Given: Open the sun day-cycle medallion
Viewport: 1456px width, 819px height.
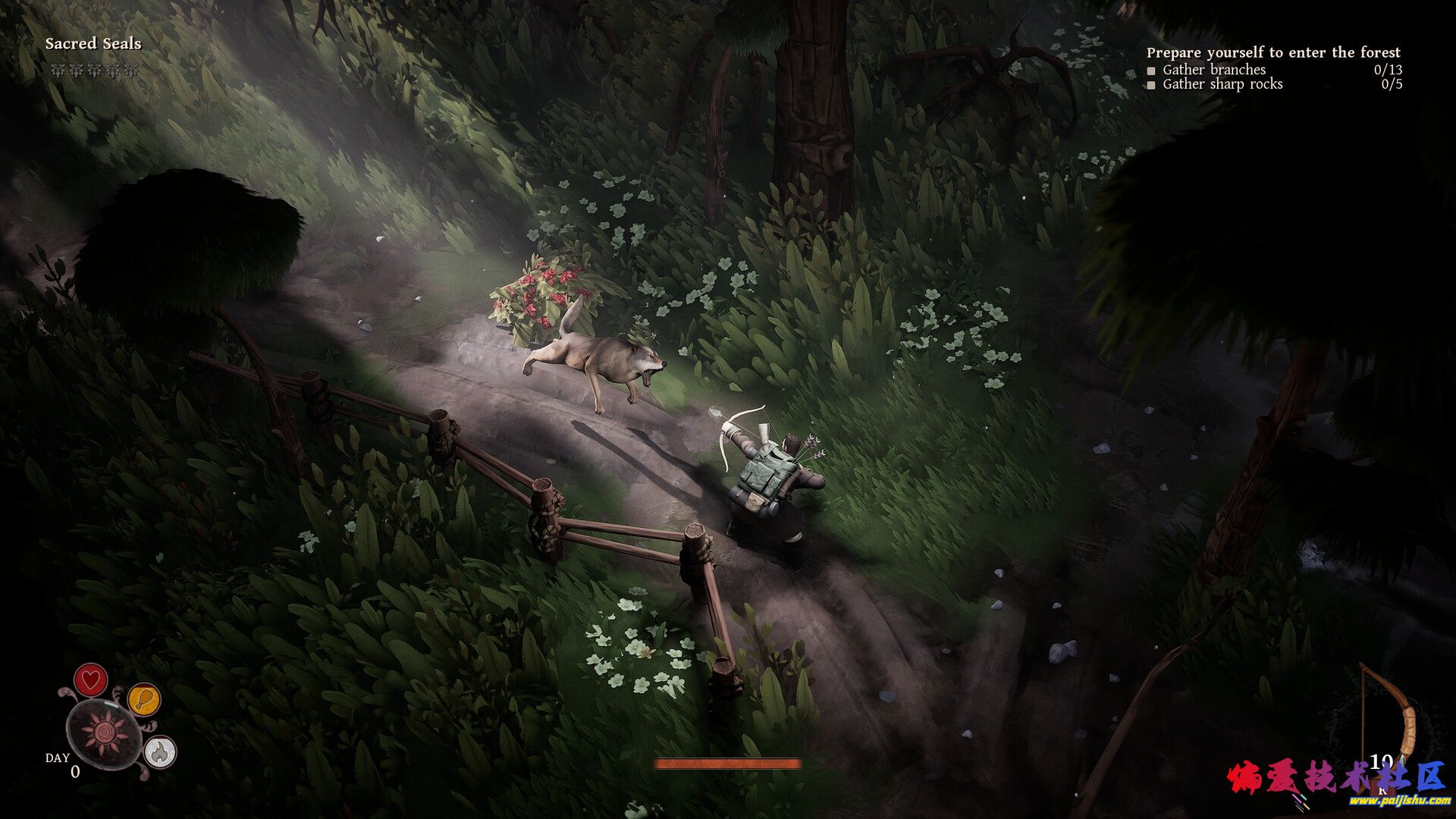Looking at the screenshot, I should 102,733.
